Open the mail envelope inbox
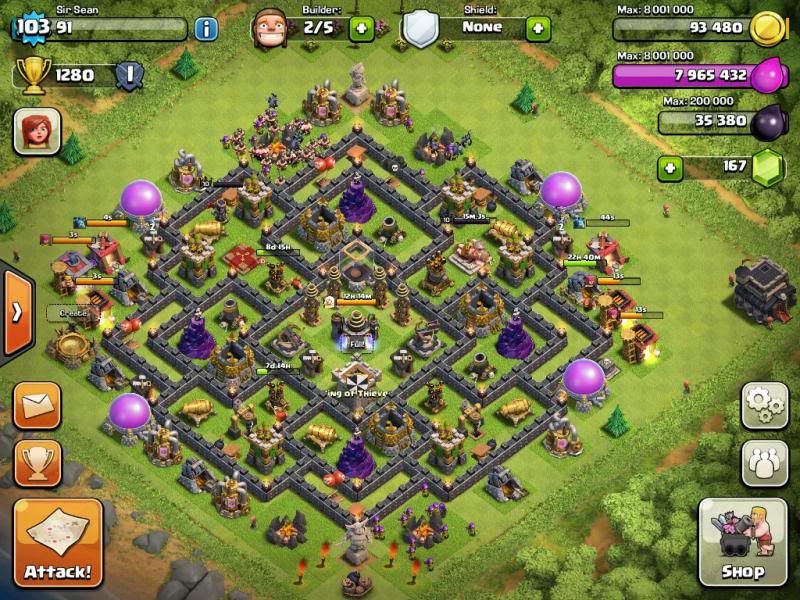The width and height of the screenshot is (800, 600). [x=37, y=406]
